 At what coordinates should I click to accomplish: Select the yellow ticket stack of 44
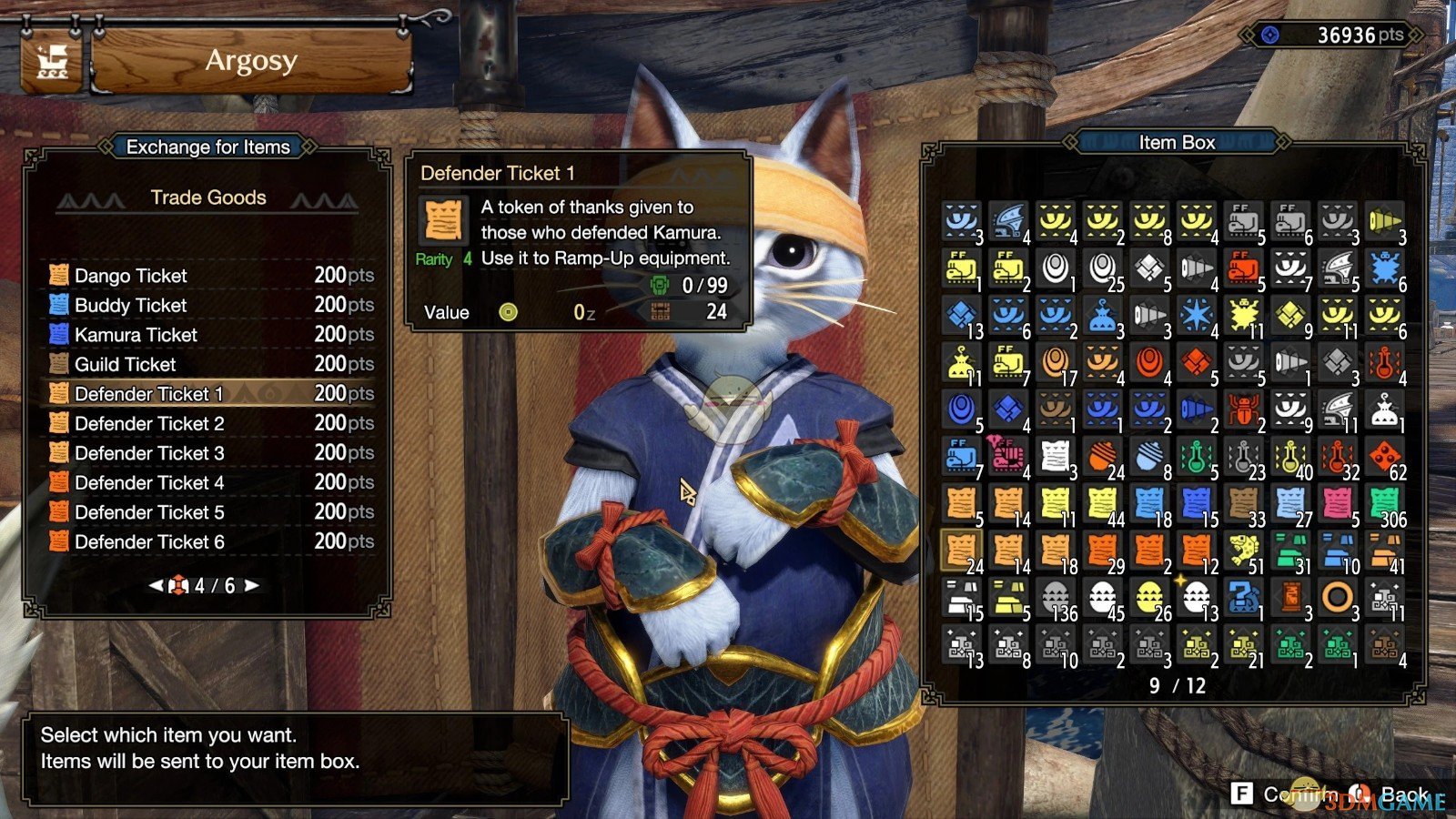tap(1102, 504)
